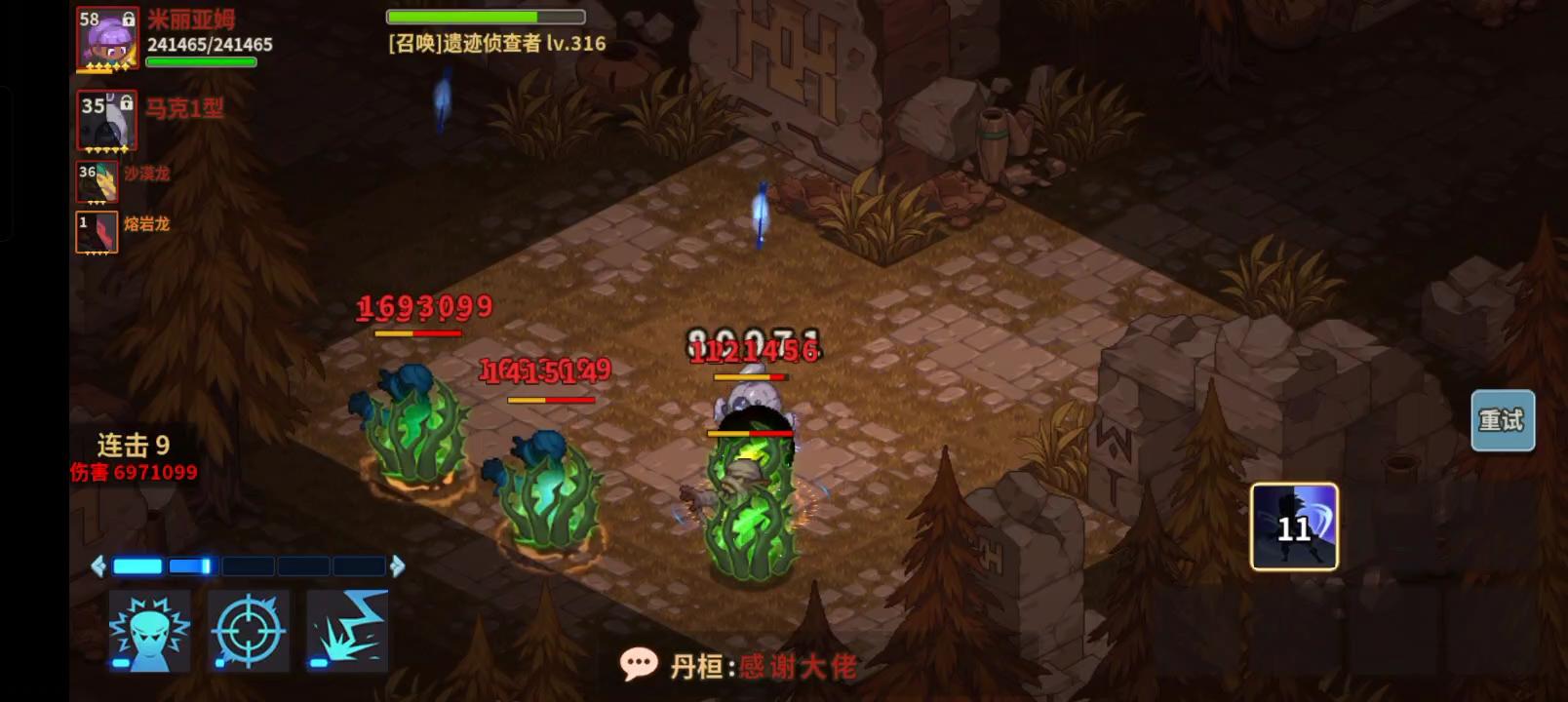1568x702 pixels.
Task: Expand skills using the right arrow chevron
Action: click(x=399, y=564)
